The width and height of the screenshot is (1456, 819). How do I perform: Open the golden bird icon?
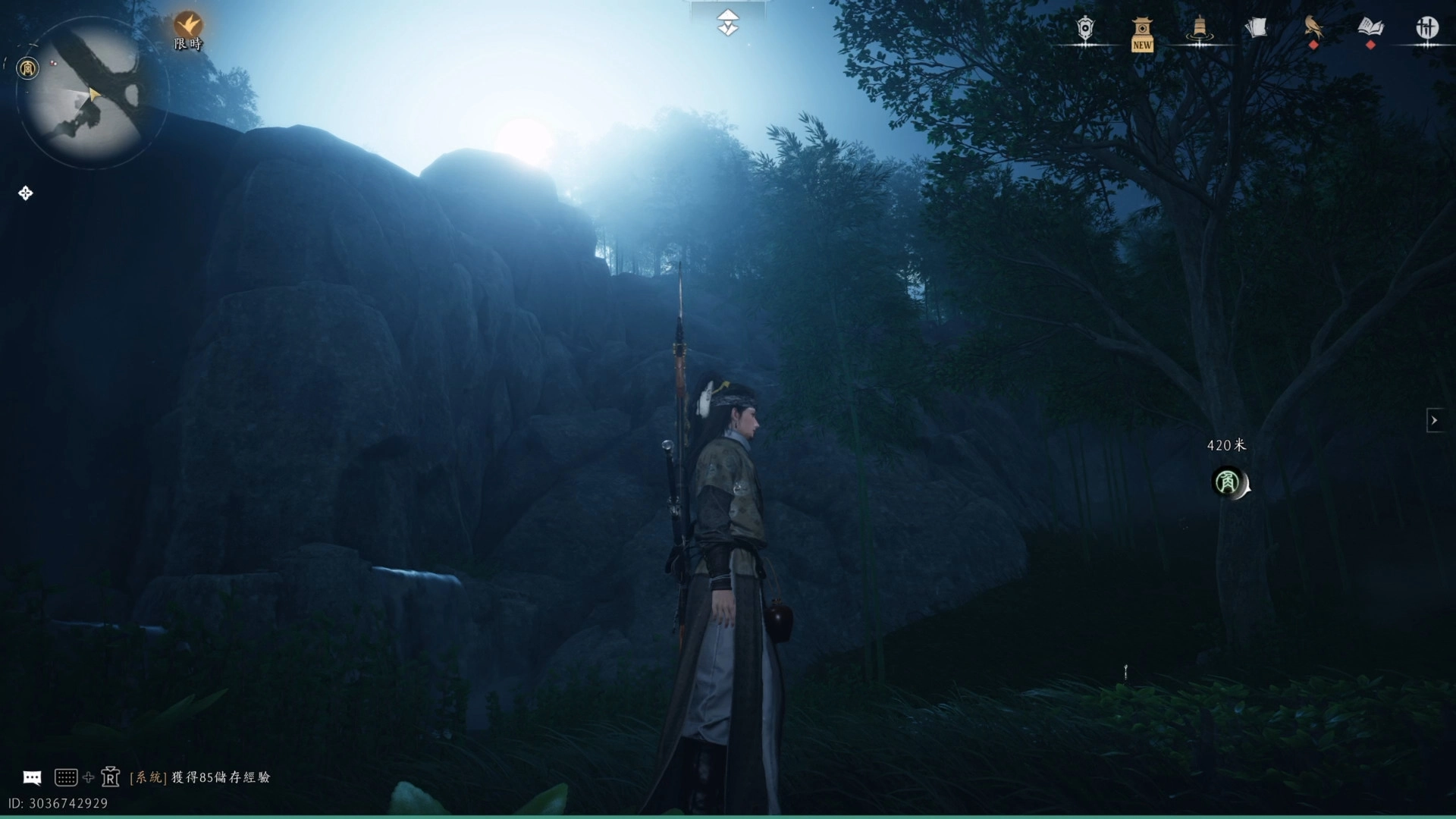(x=1313, y=28)
